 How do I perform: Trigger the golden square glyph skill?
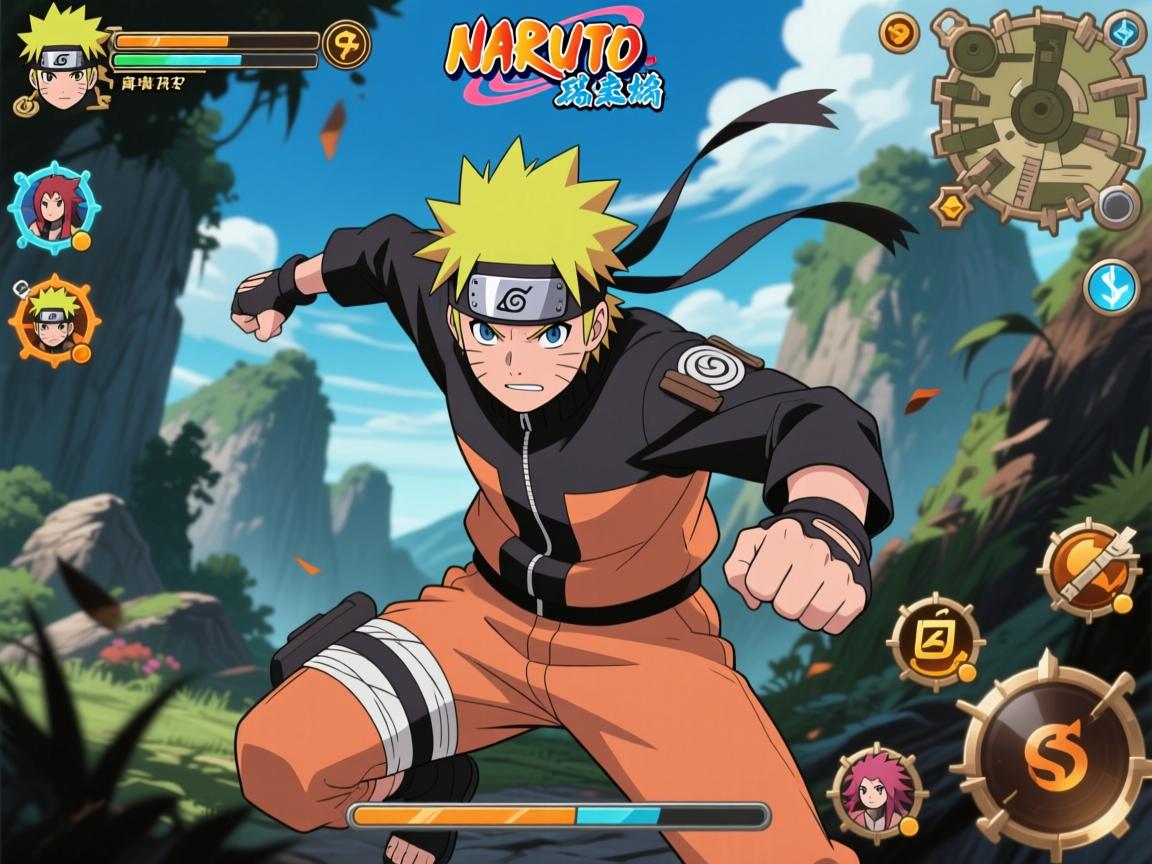pyautogui.click(x=935, y=642)
